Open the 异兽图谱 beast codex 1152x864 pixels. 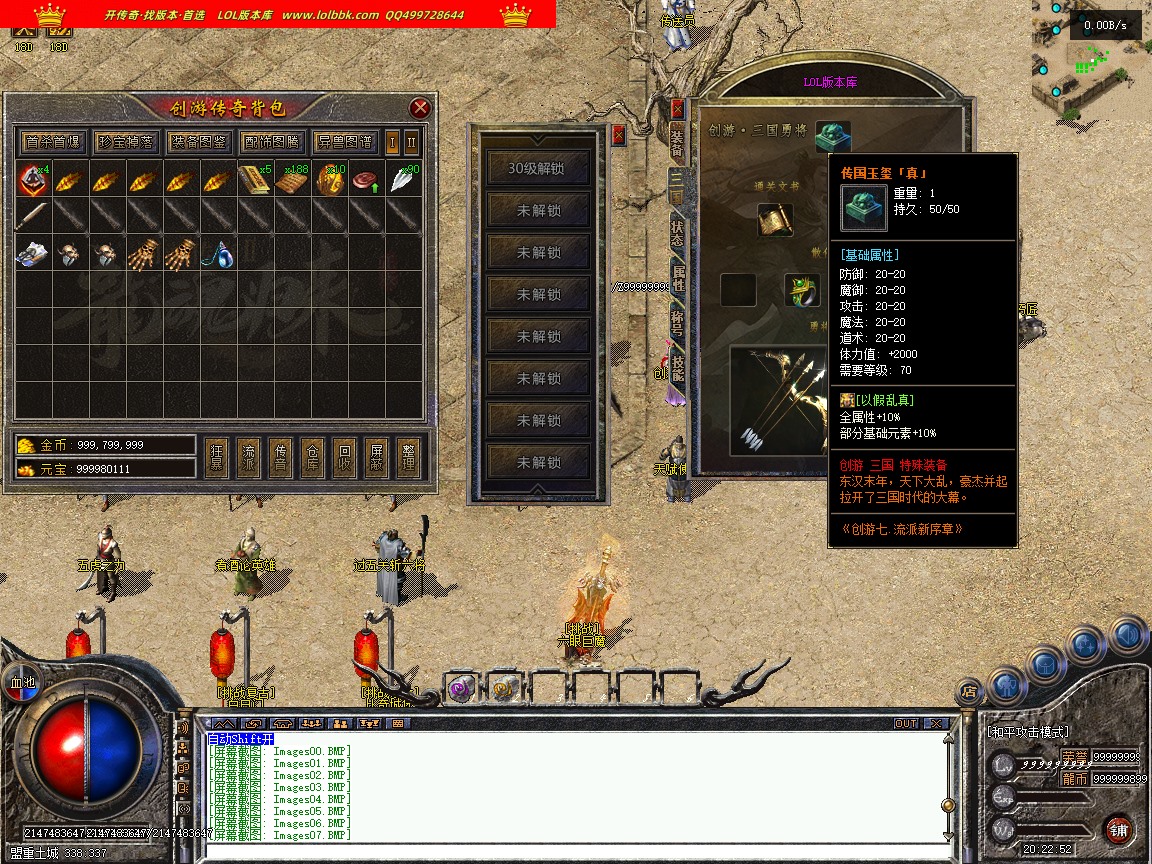tap(344, 142)
